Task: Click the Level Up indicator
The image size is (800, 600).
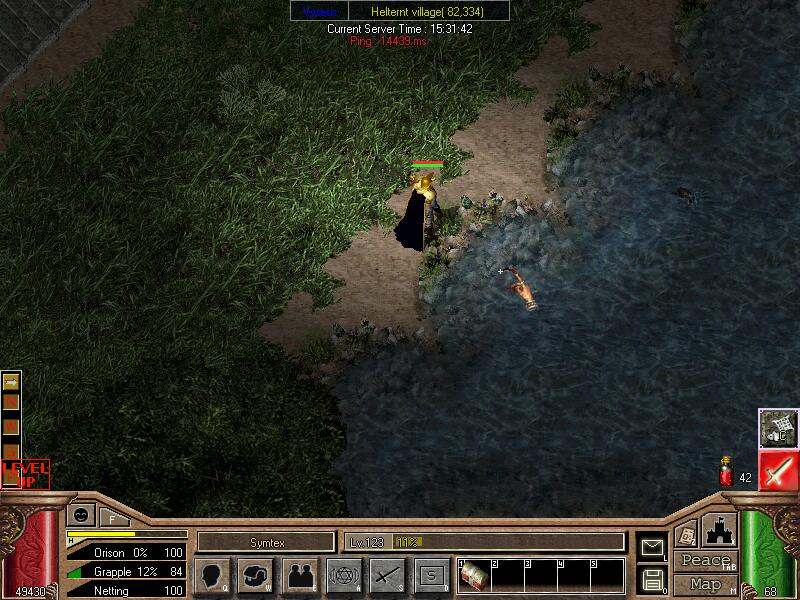Action: [x=24, y=474]
